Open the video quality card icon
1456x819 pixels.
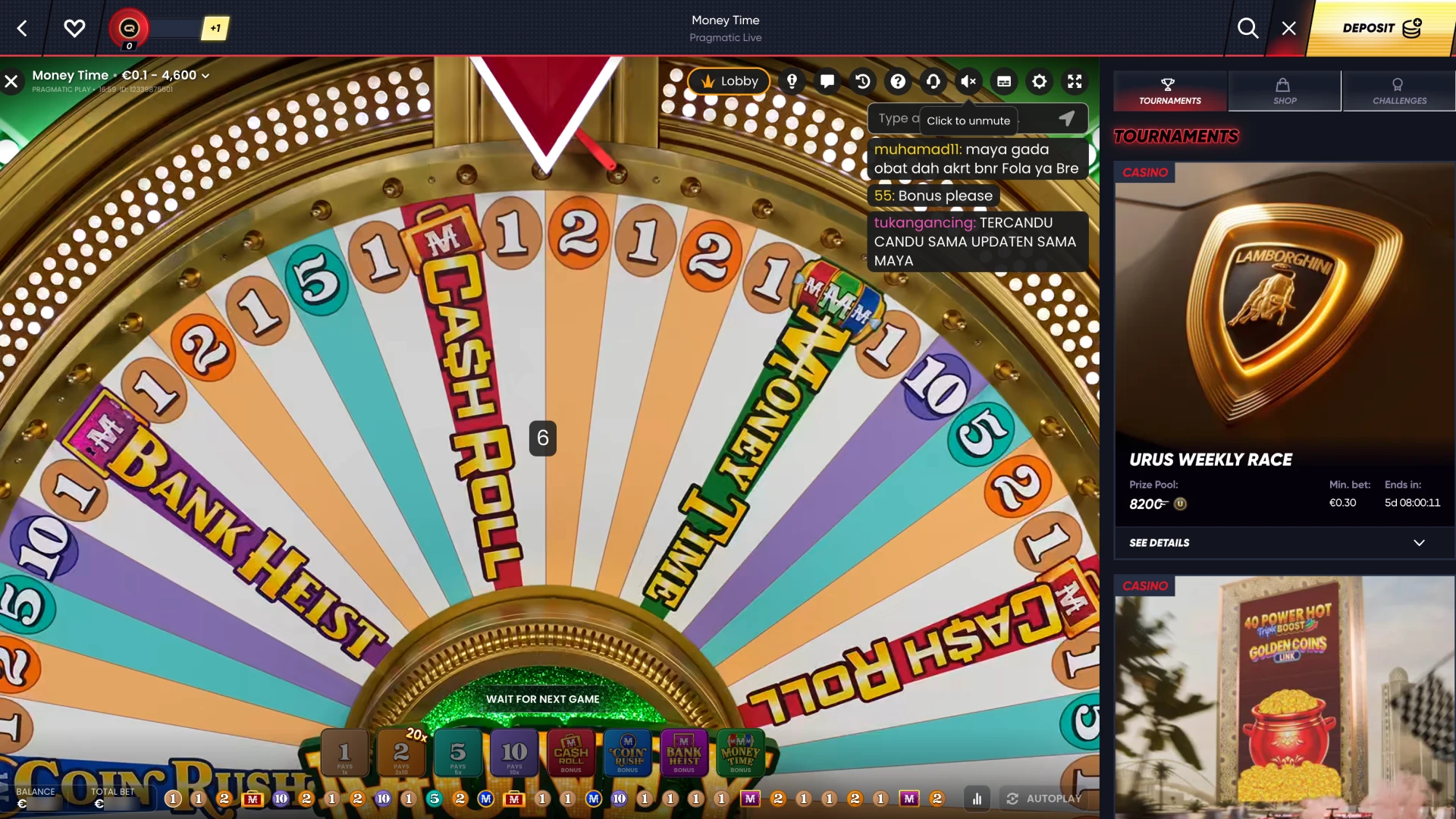click(x=1004, y=81)
